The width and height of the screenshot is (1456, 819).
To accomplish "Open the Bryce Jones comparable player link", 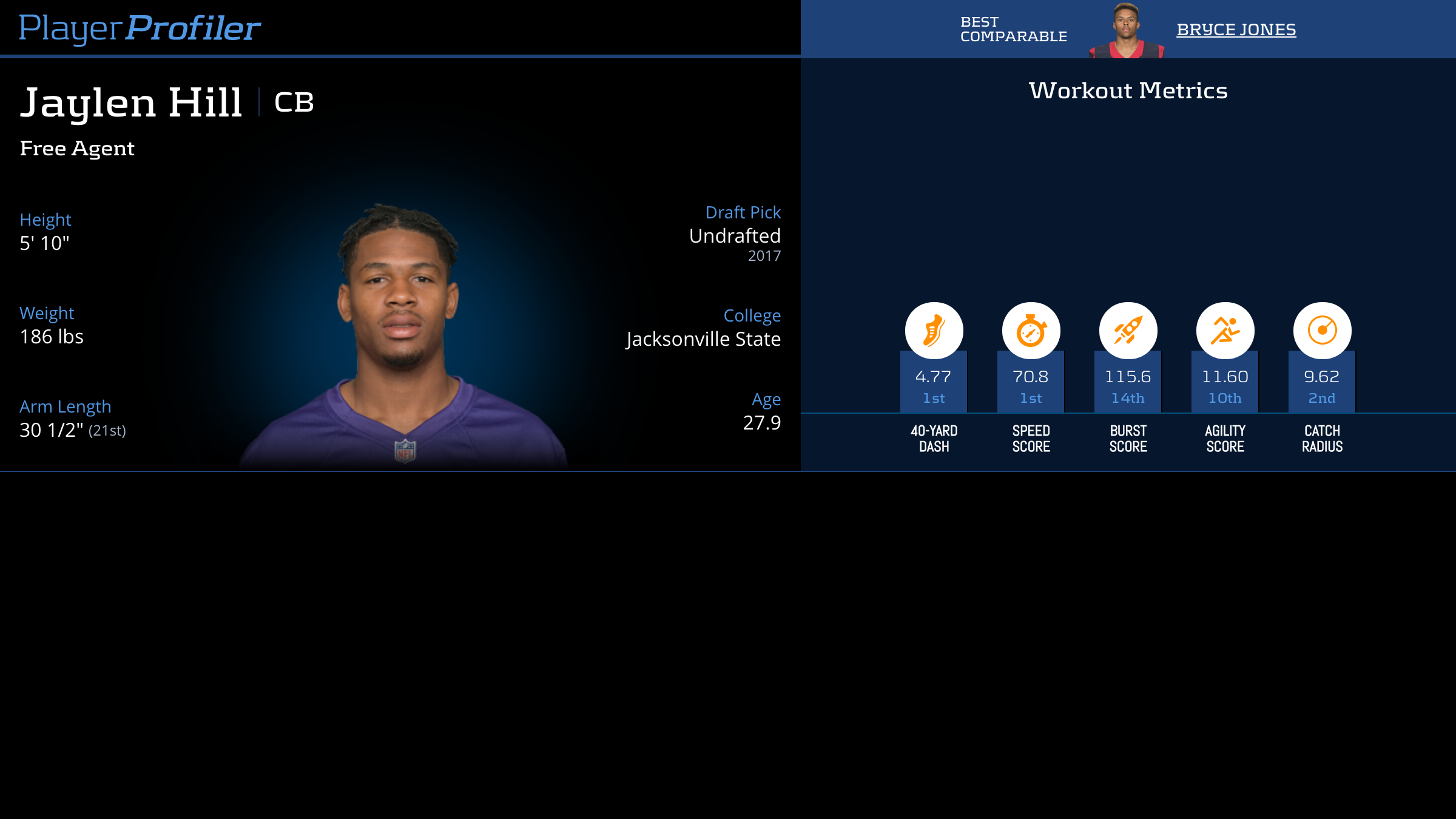I will (1236, 30).
